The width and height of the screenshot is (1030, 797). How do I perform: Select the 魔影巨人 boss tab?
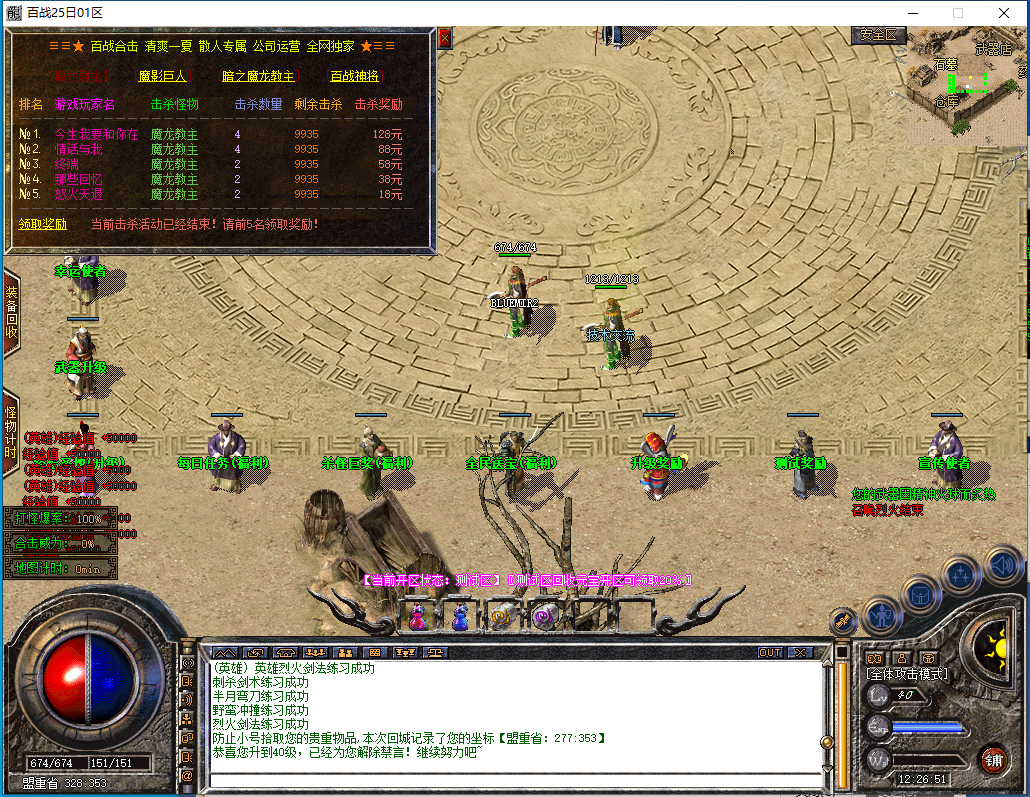tap(164, 76)
